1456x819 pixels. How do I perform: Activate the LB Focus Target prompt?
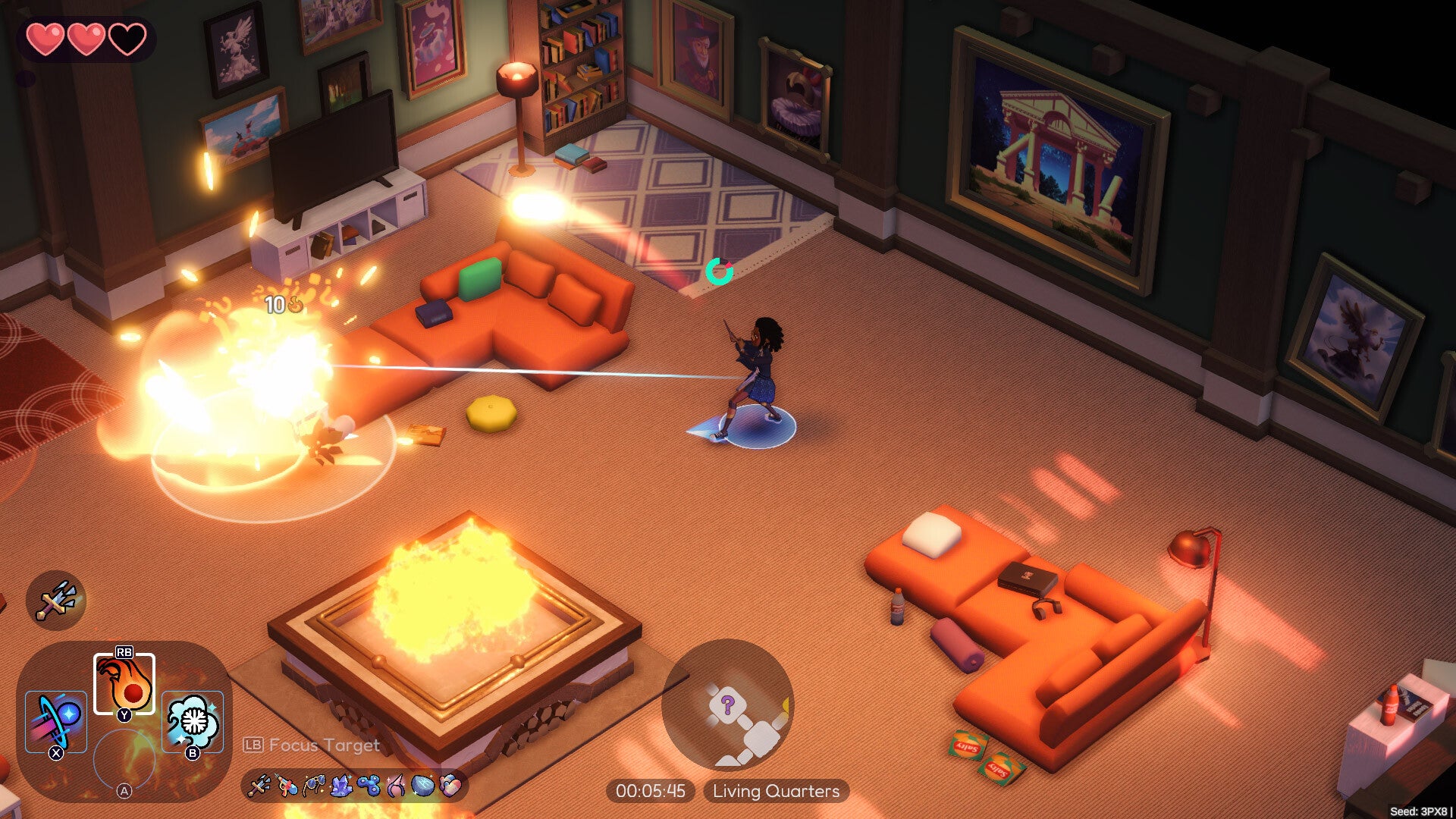click(x=311, y=746)
